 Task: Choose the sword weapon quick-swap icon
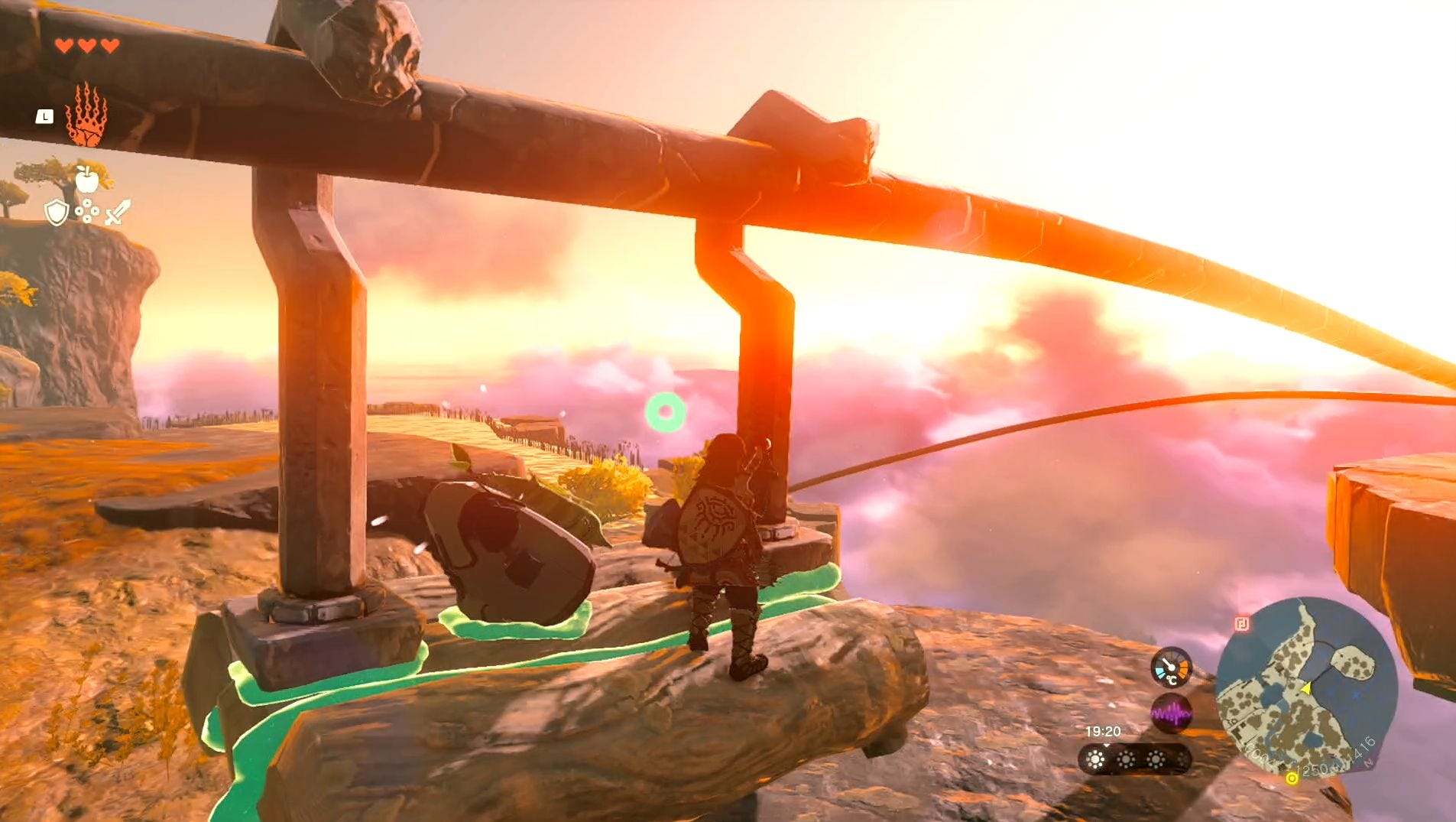118,212
